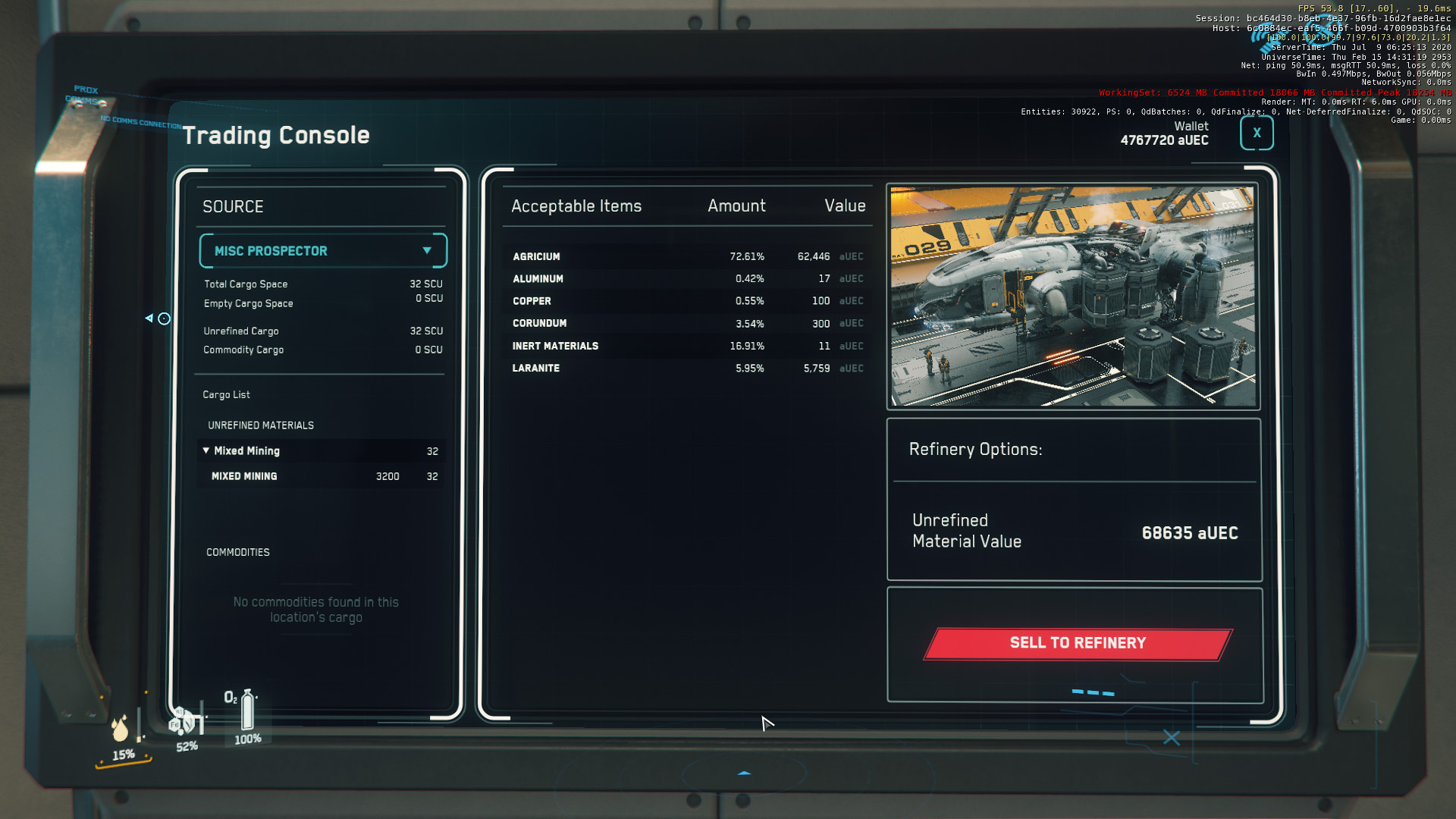This screenshot has width=1456, height=819.
Task: Select the Agricium item row
Action: point(686,257)
